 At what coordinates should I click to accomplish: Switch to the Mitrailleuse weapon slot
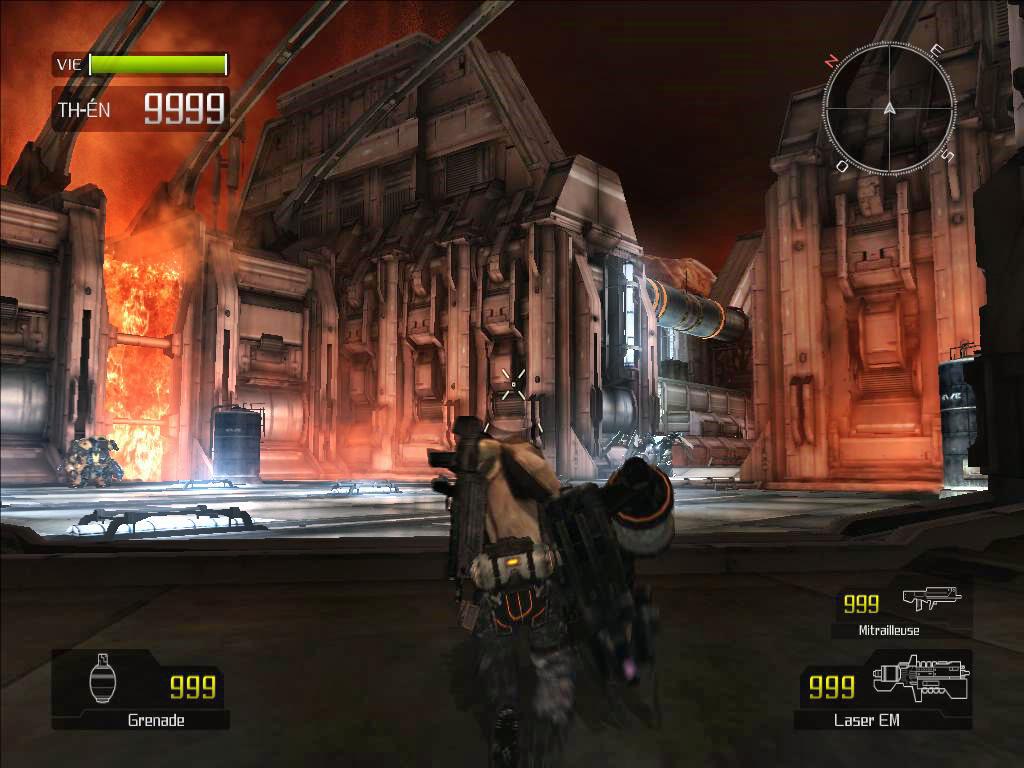click(901, 608)
